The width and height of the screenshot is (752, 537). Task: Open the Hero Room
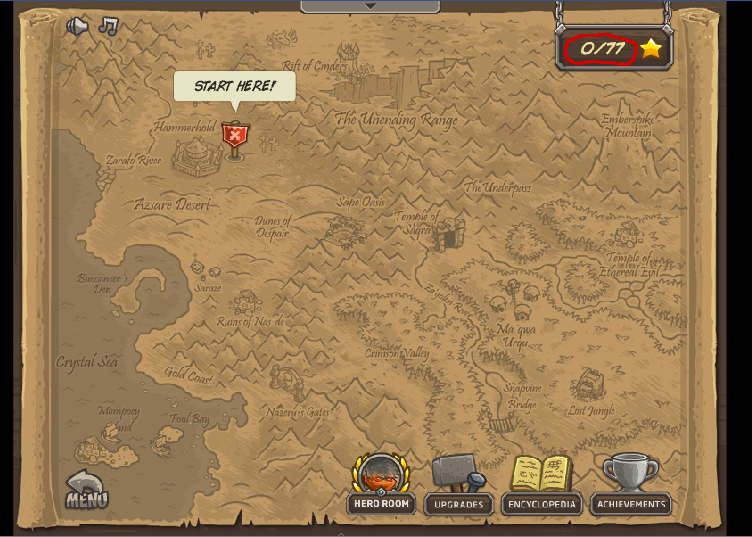pyautogui.click(x=381, y=485)
